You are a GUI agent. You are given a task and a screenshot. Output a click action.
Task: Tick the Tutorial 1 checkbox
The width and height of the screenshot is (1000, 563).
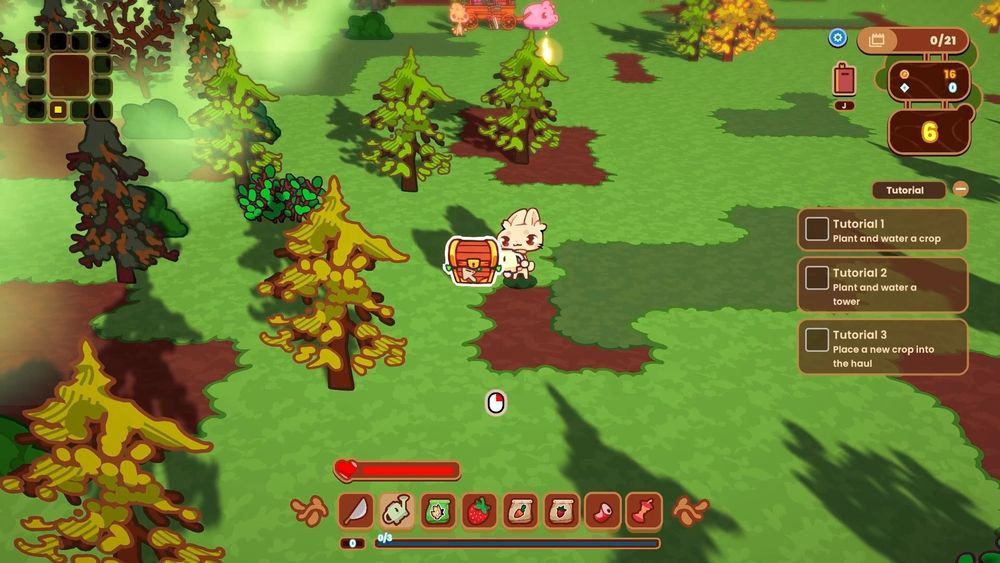(x=817, y=229)
